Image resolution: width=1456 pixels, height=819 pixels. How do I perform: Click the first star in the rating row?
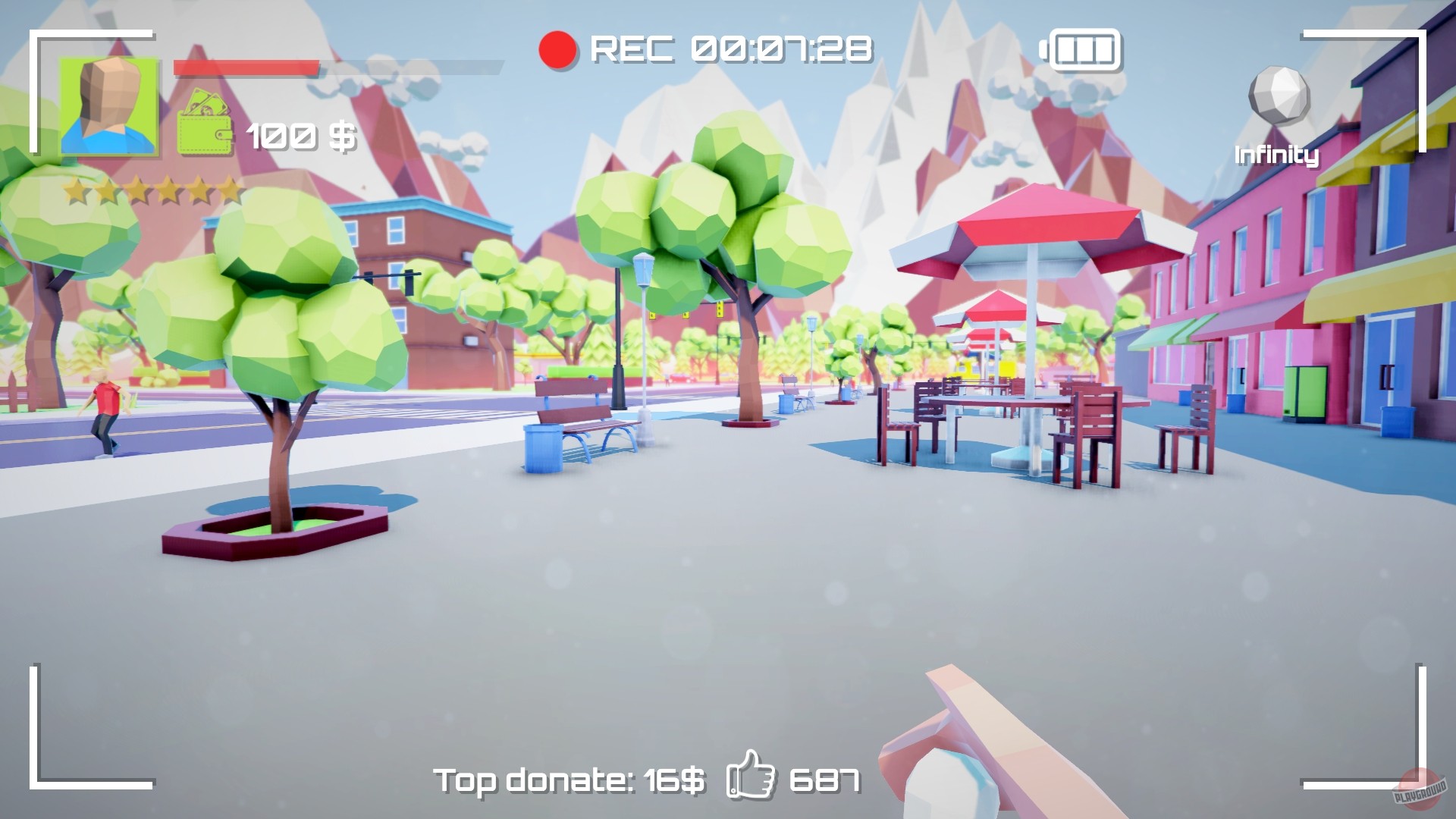coord(74,190)
